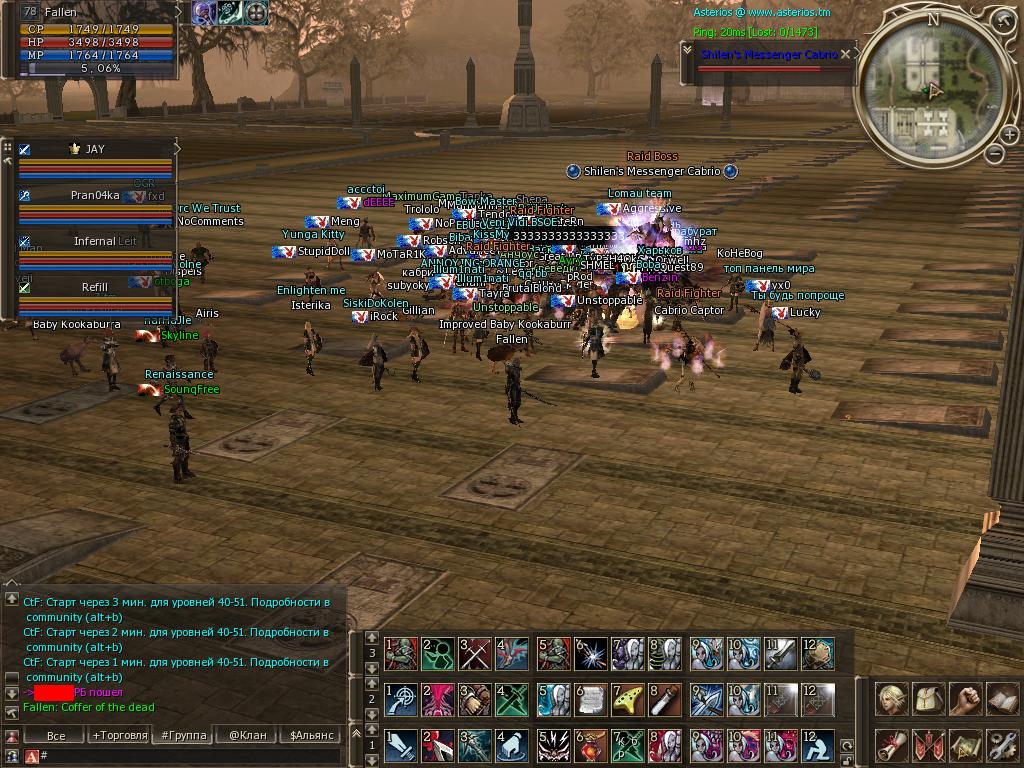Open the @Клан chat tab
The width and height of the screenshot is (1024, 768).
(x=247, y=735)
